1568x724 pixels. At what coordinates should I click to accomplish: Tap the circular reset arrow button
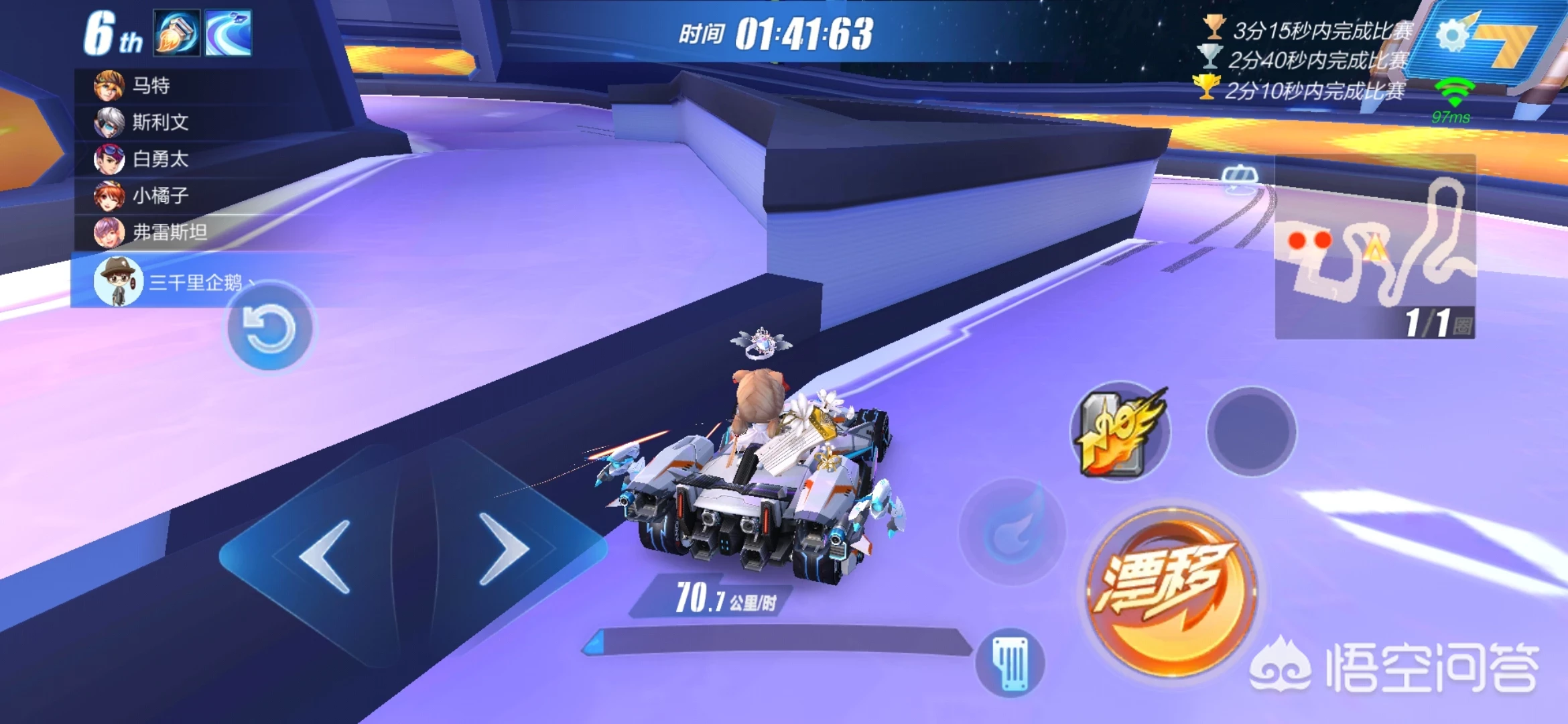pos(269,328)
